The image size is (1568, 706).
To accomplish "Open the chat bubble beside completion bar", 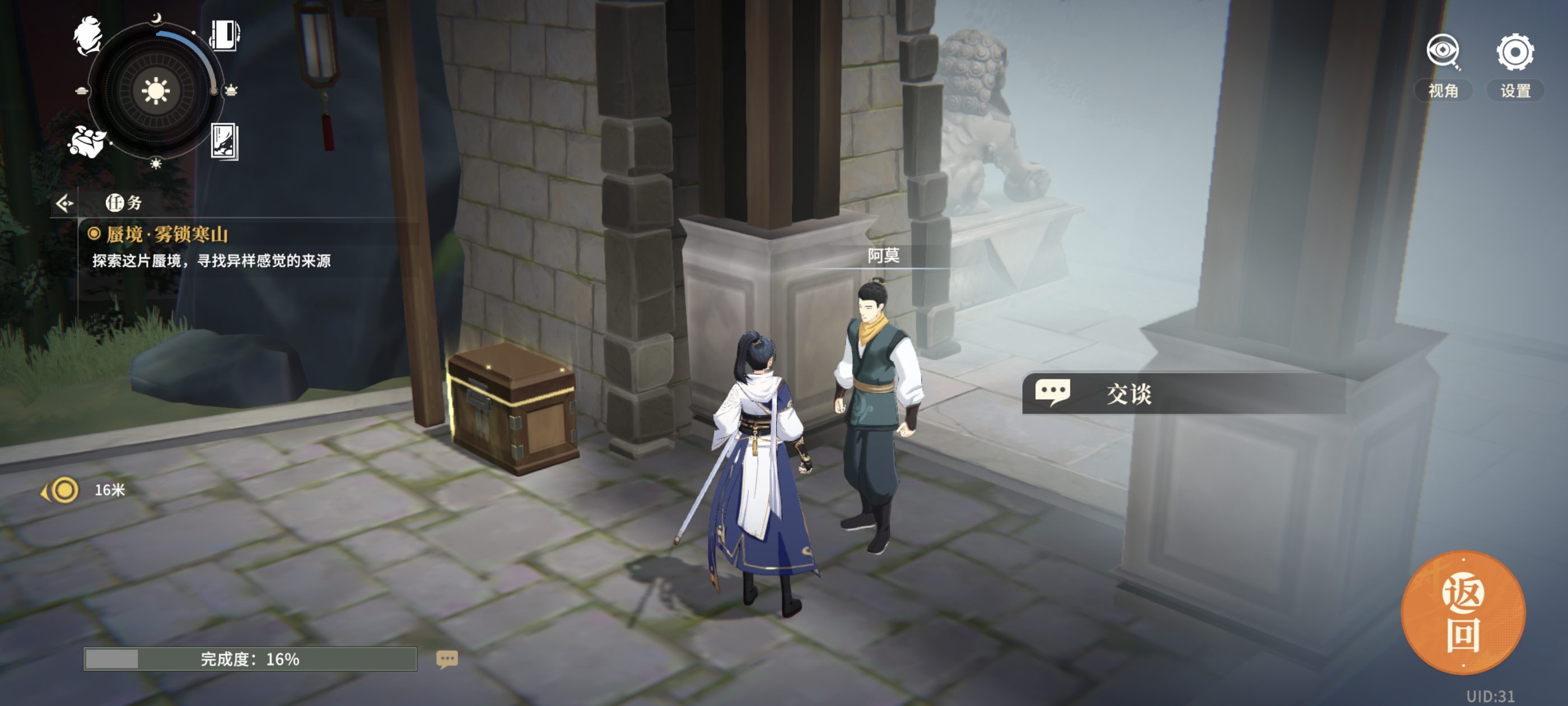I will coord(447,658).
